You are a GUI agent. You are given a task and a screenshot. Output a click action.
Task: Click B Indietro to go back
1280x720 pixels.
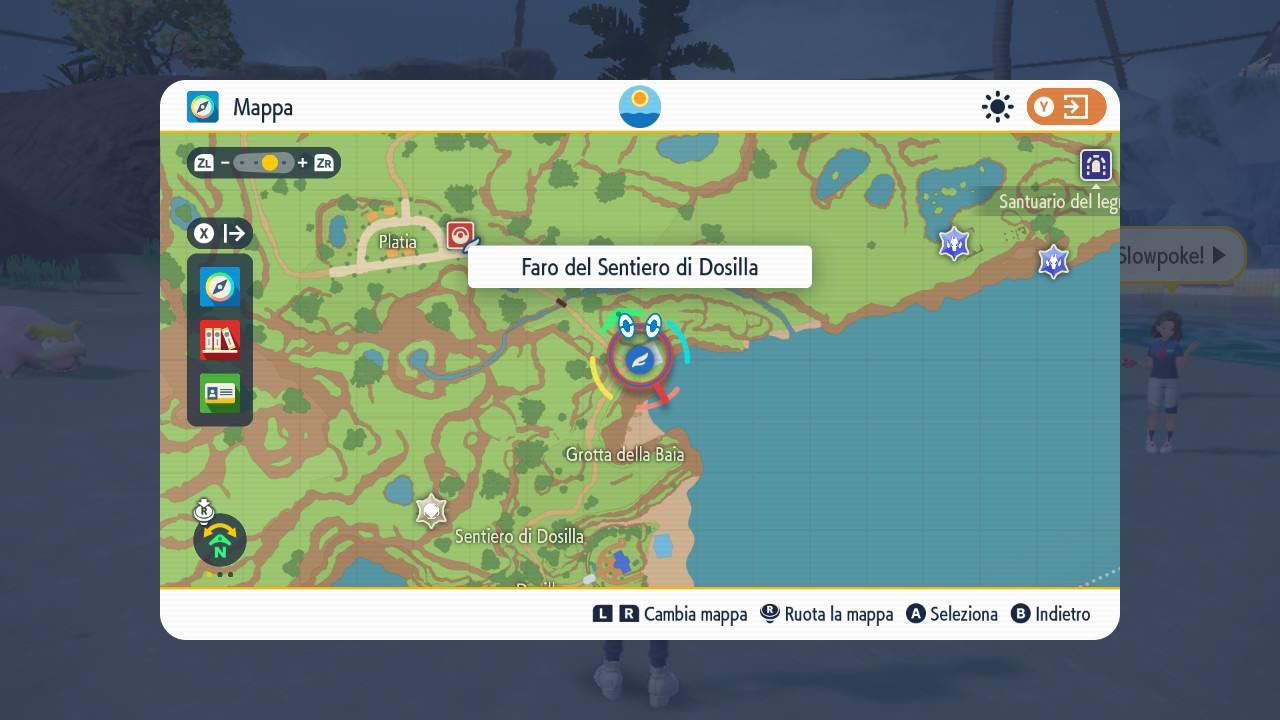click(1051, 614)
